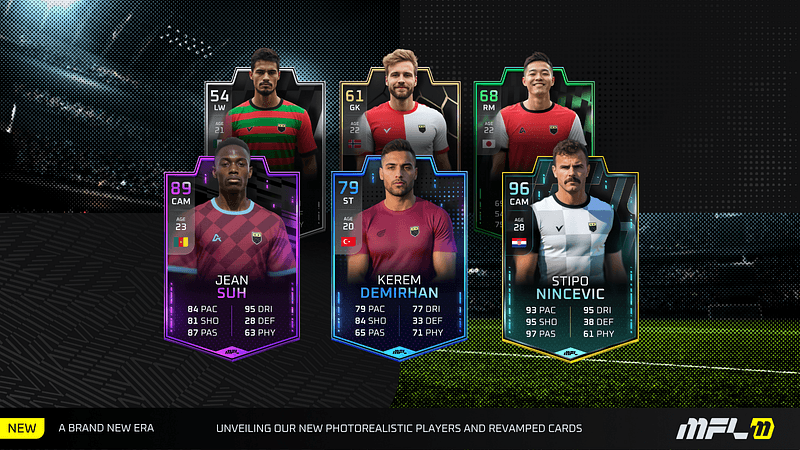Click the yellow NEW badge
The width and height of the screenshot is (800, 450).
22,429
